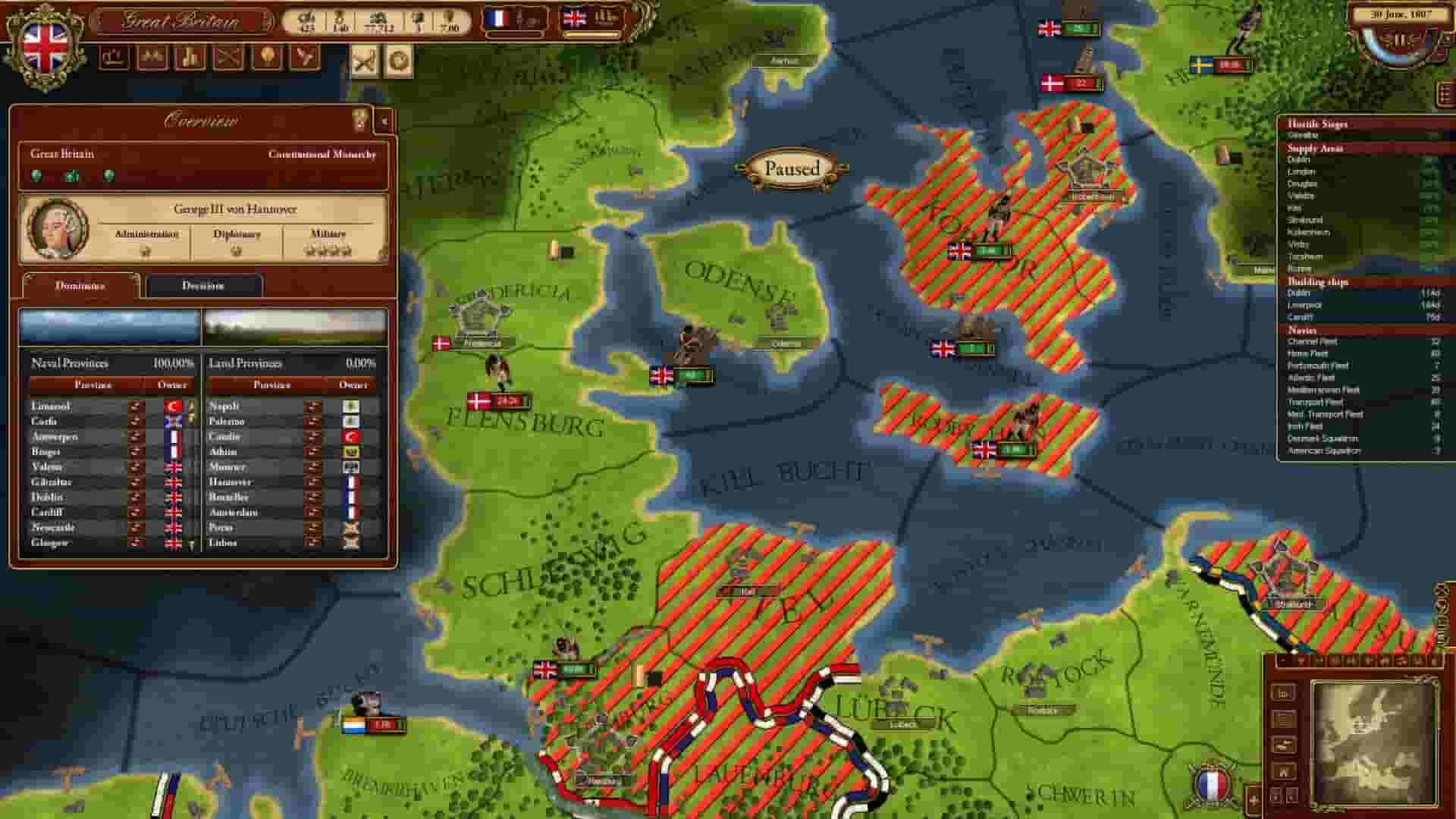Click the minimap zoom-in (+) control
Viewport: 1456px width, 819px height.
(x=1254, y=800)
